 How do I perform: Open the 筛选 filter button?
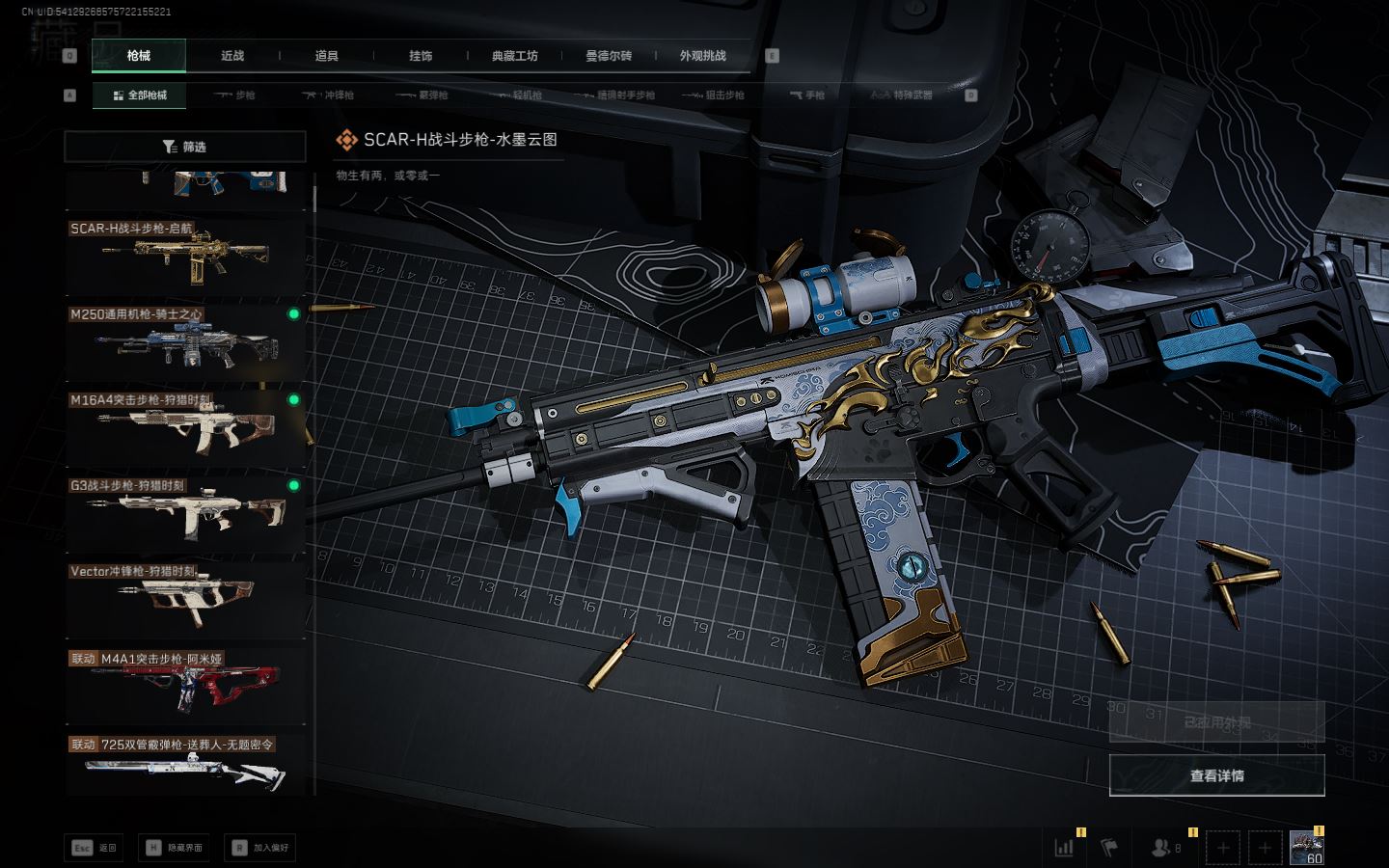point(185,147)
